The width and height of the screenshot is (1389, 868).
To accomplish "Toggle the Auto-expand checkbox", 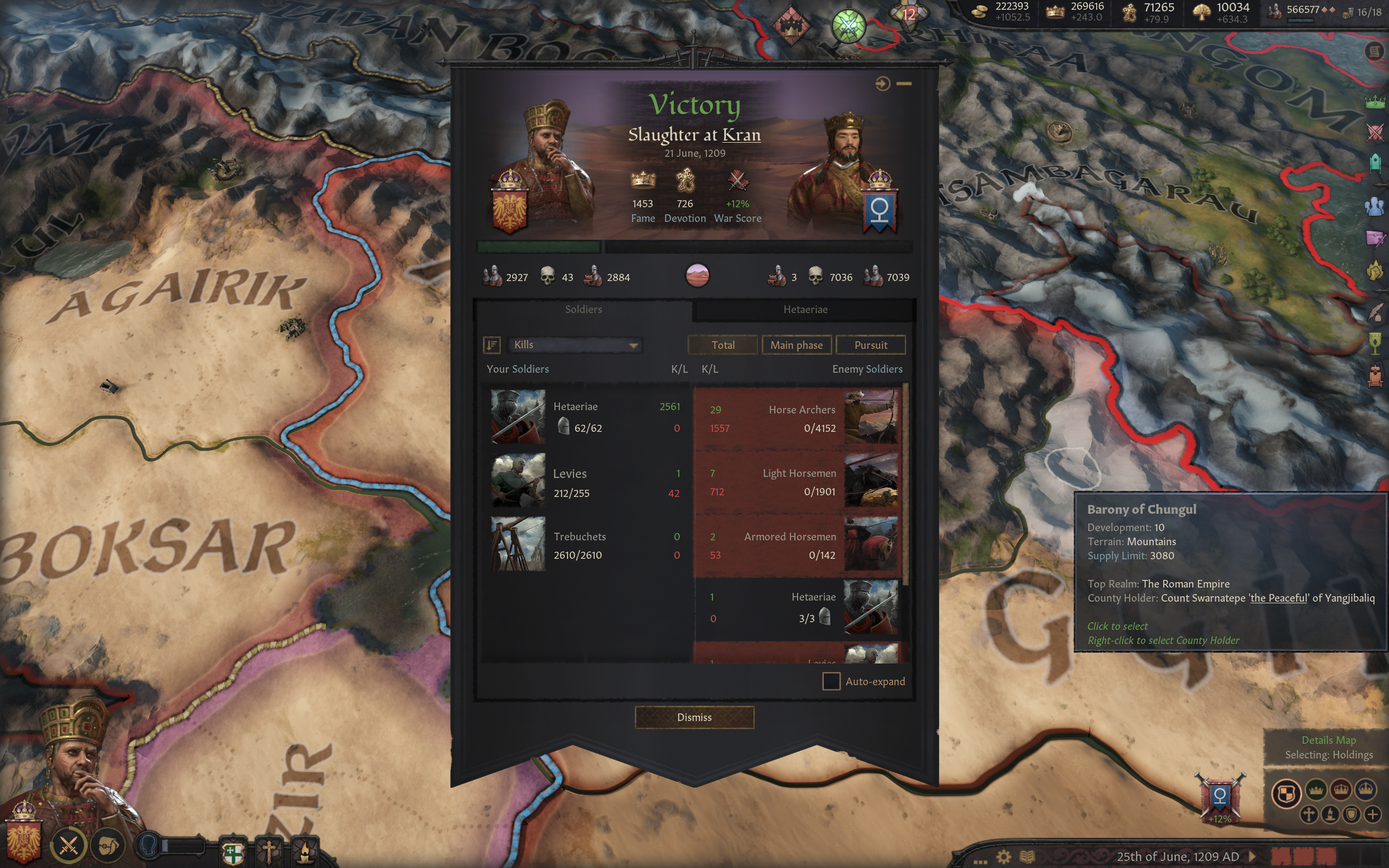I will (831, 681).
